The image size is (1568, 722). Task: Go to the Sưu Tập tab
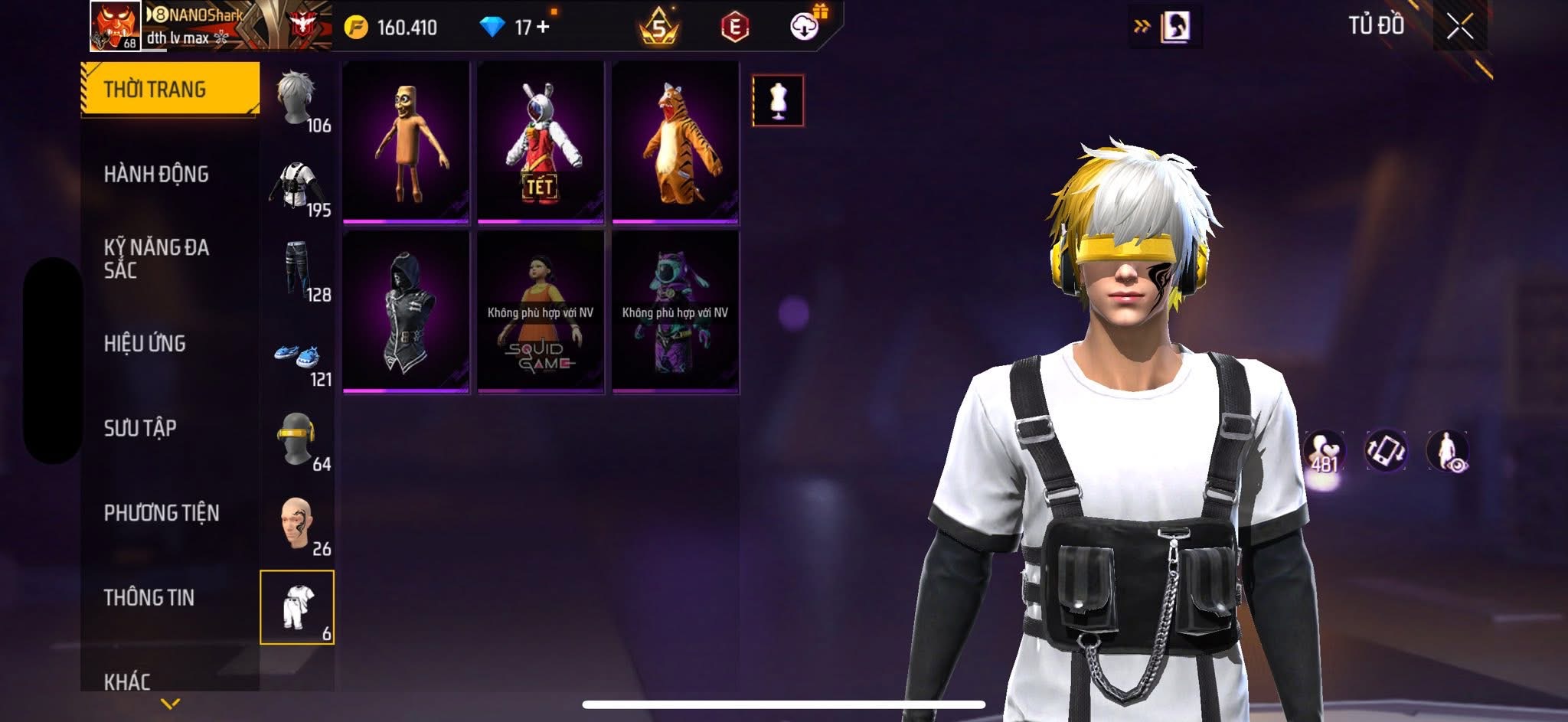coord(140,427)
